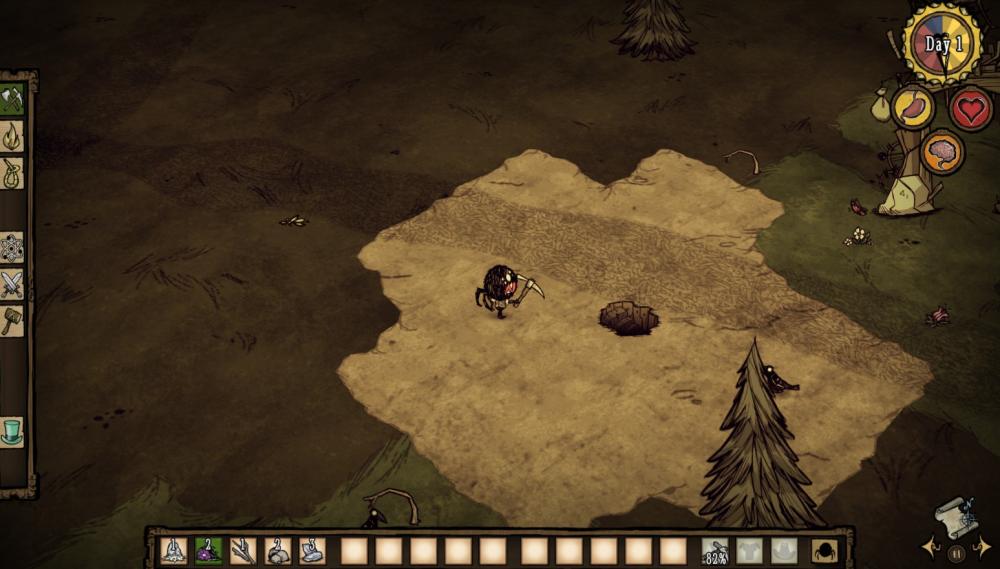Open the Dress tab with green top hat
Screen dimensions: 1000x569
pos(12,432)
